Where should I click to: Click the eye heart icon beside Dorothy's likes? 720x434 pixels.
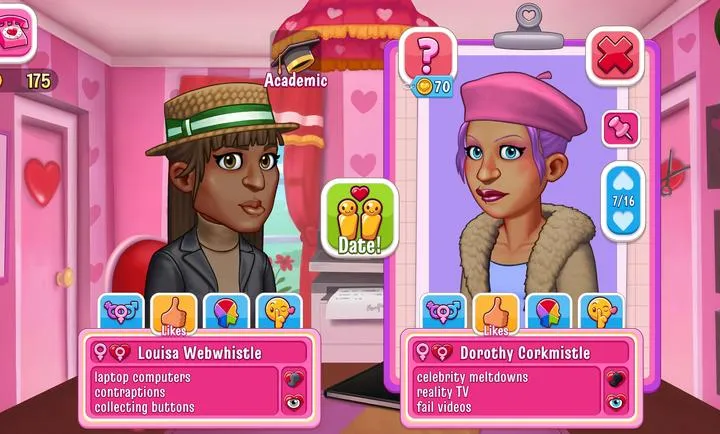pos(615,403)
